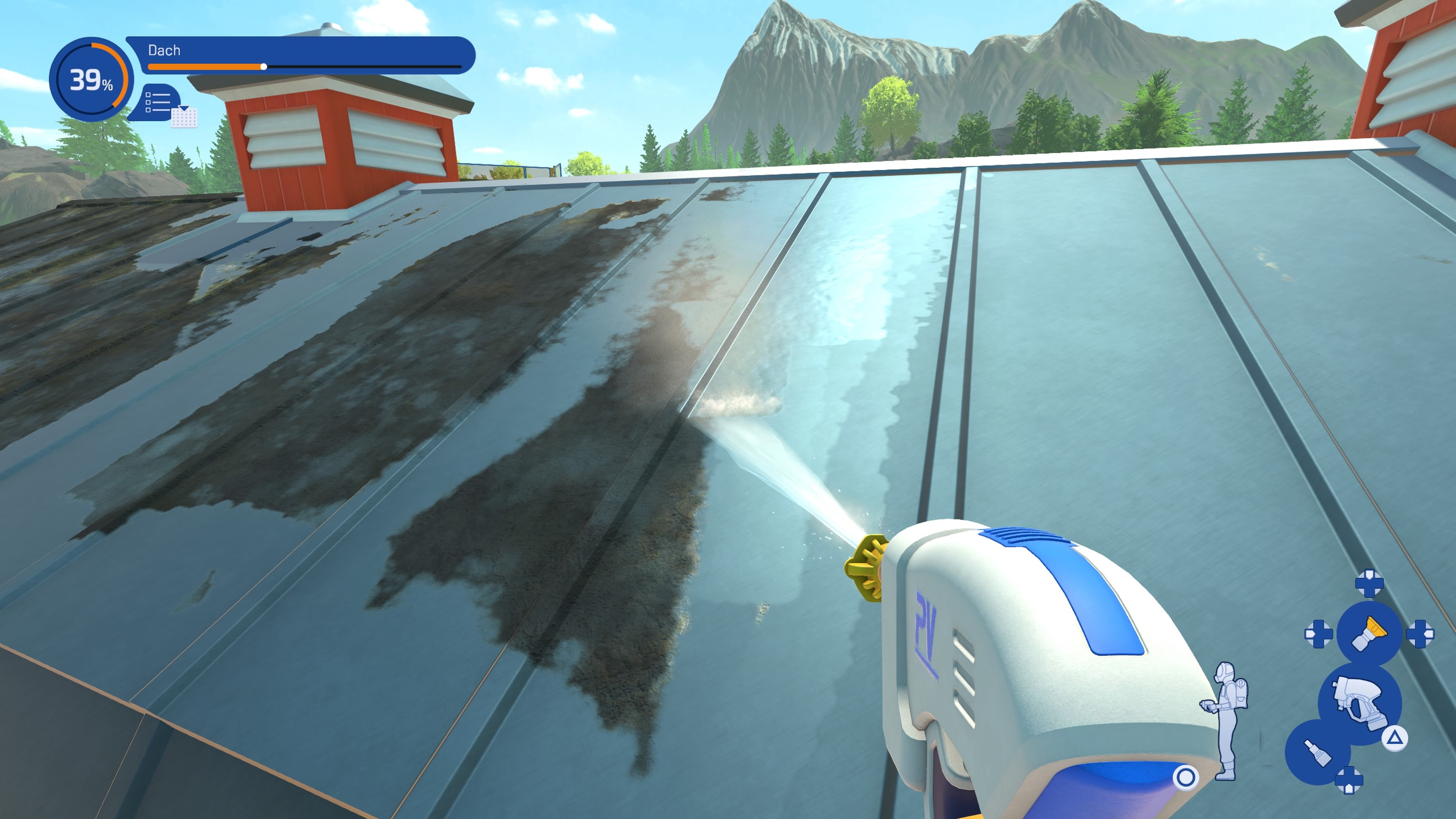Expand the blue arrow above the soap pallet
The image size is (1456, 819).
[x=184, y=108]
